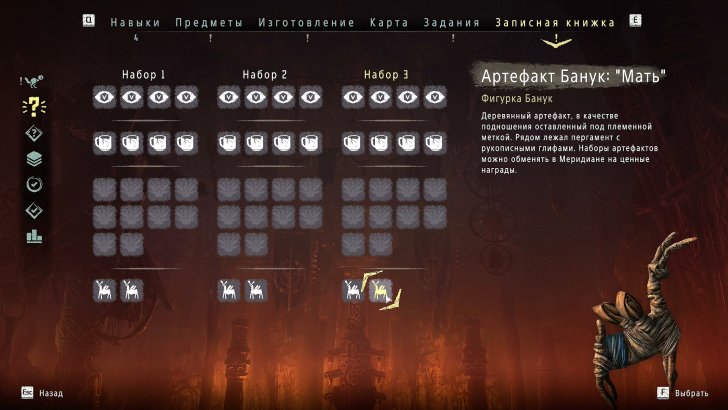Select the highlighted yellow question mark category
The height and width of the screenshot is (410, 728).
34,107
